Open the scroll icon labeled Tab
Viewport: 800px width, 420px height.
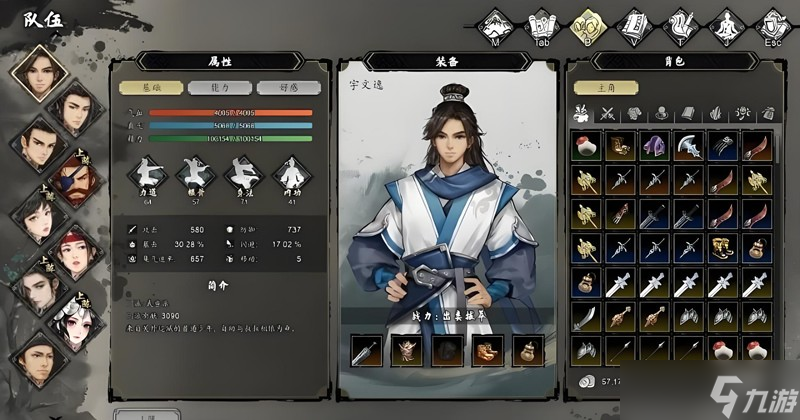click(540, 24)
